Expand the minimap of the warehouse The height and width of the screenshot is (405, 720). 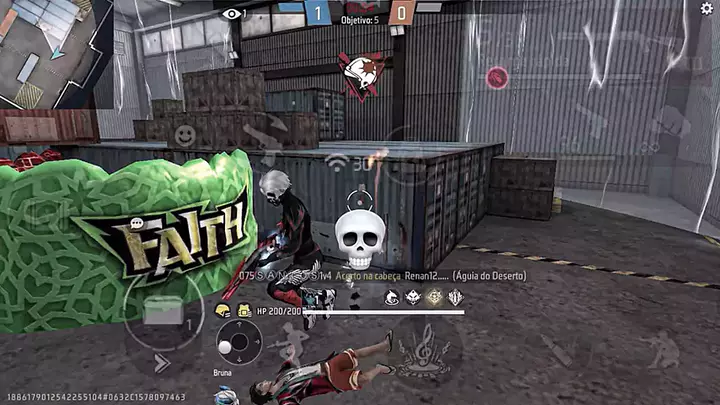[50, 50]
